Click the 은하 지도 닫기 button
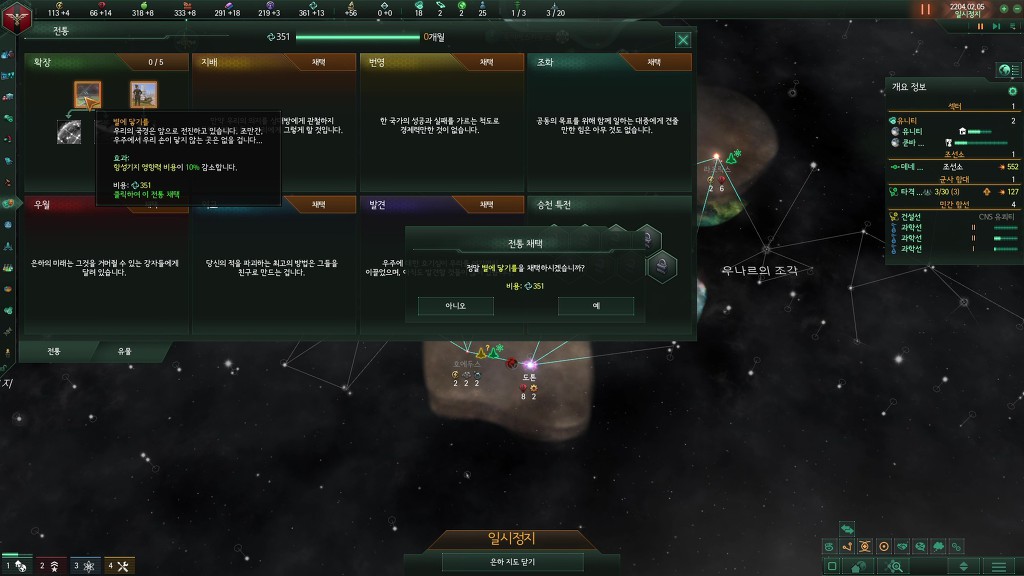 (511, 562)
